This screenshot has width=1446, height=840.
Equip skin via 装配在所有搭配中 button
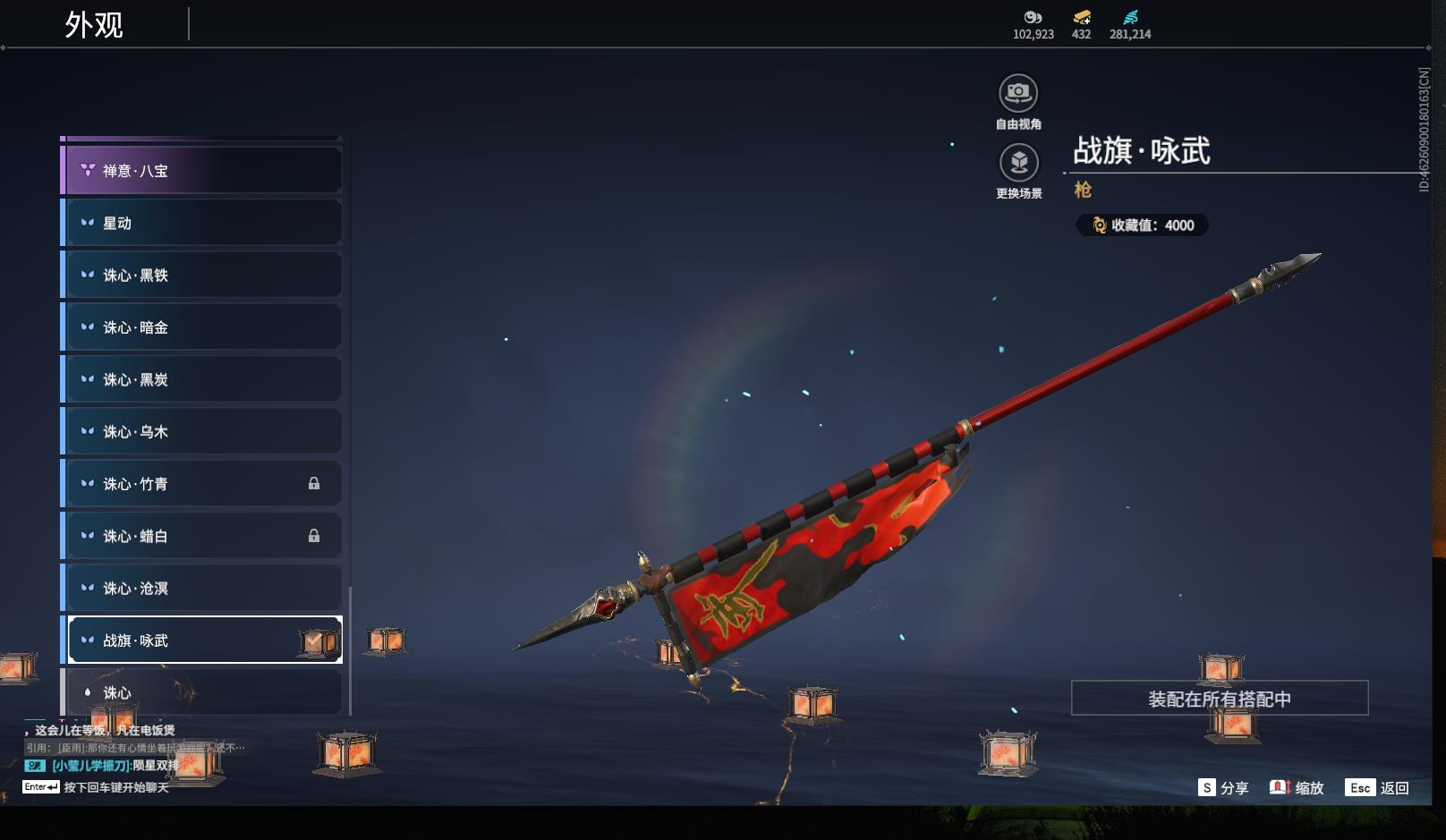tap(1219, 699)
